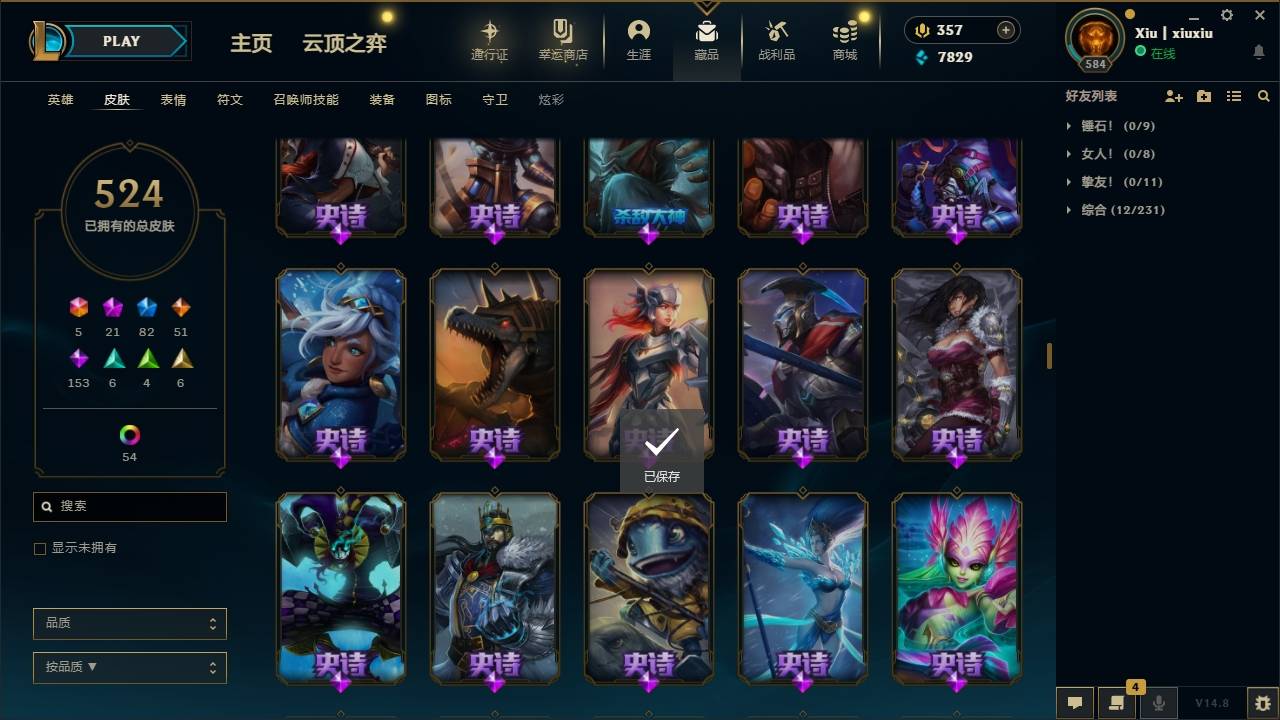Viewport: 1280px width, 720px height.
Task: Open the 战利品 loot panel
Action: point(776,40)
